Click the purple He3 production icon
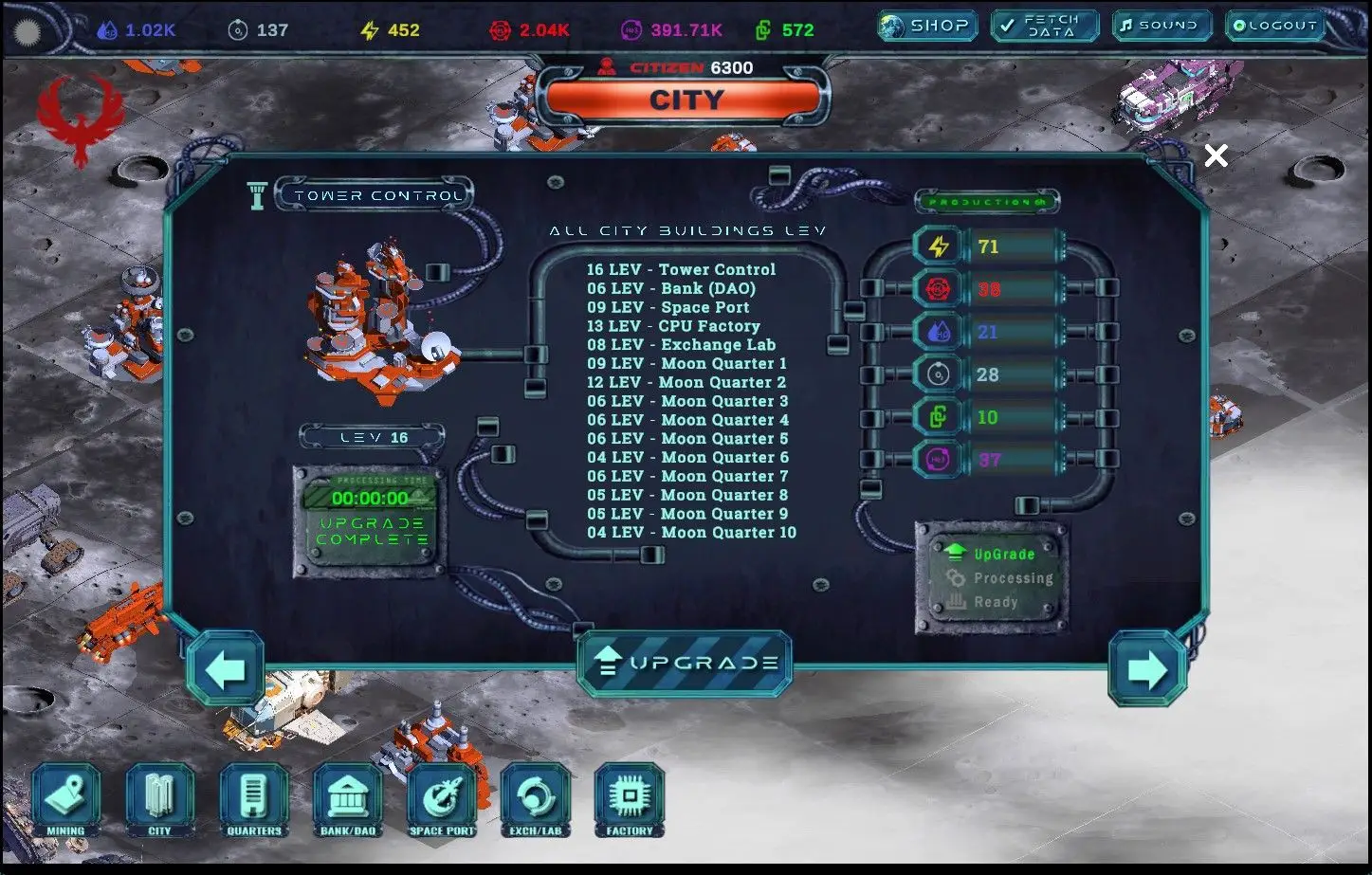Image resolution: width=1372 pixels, height=875 pixels. pos(938,459)
